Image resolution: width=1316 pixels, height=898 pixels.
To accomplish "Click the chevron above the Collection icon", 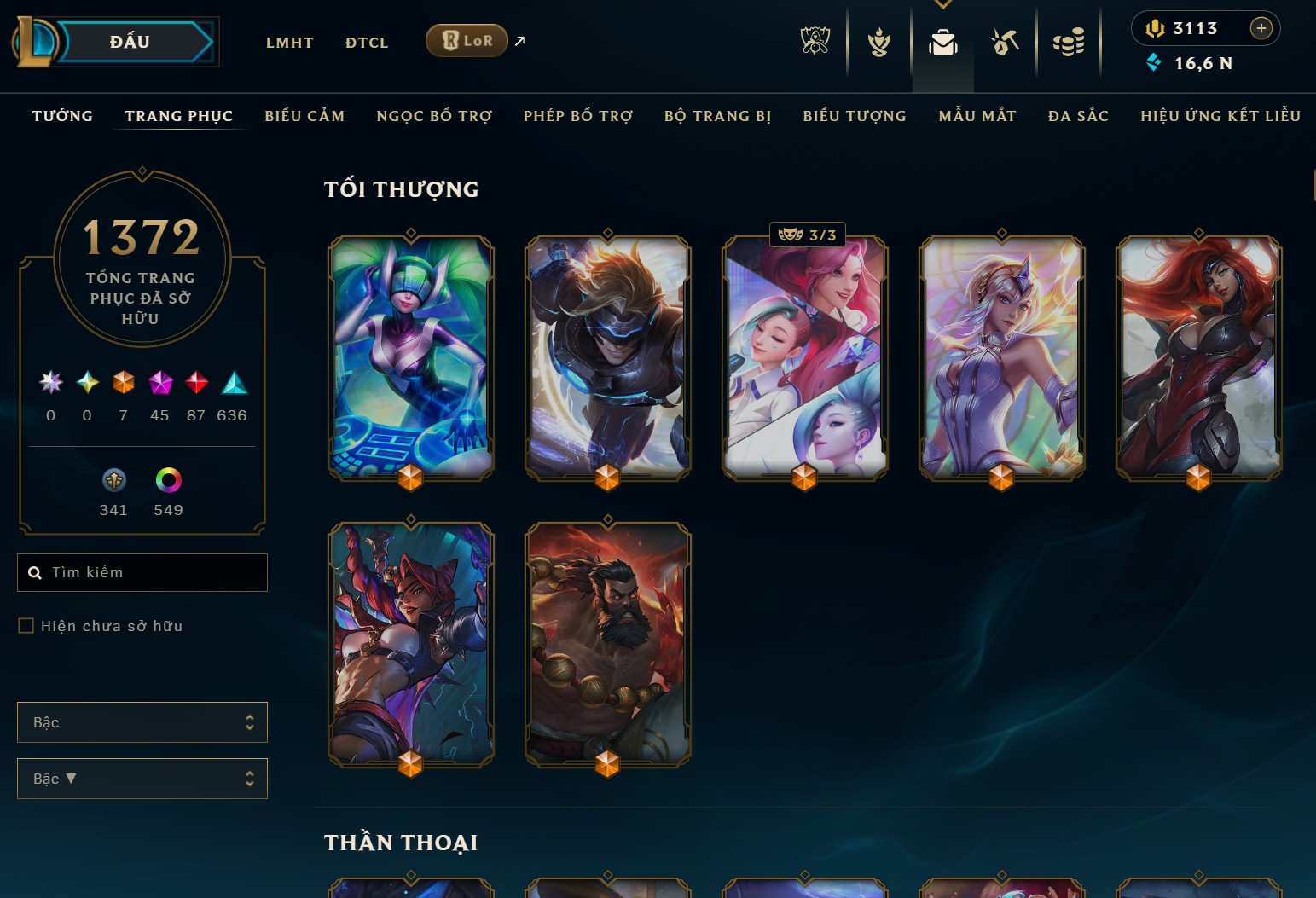I will coord(942,5).
